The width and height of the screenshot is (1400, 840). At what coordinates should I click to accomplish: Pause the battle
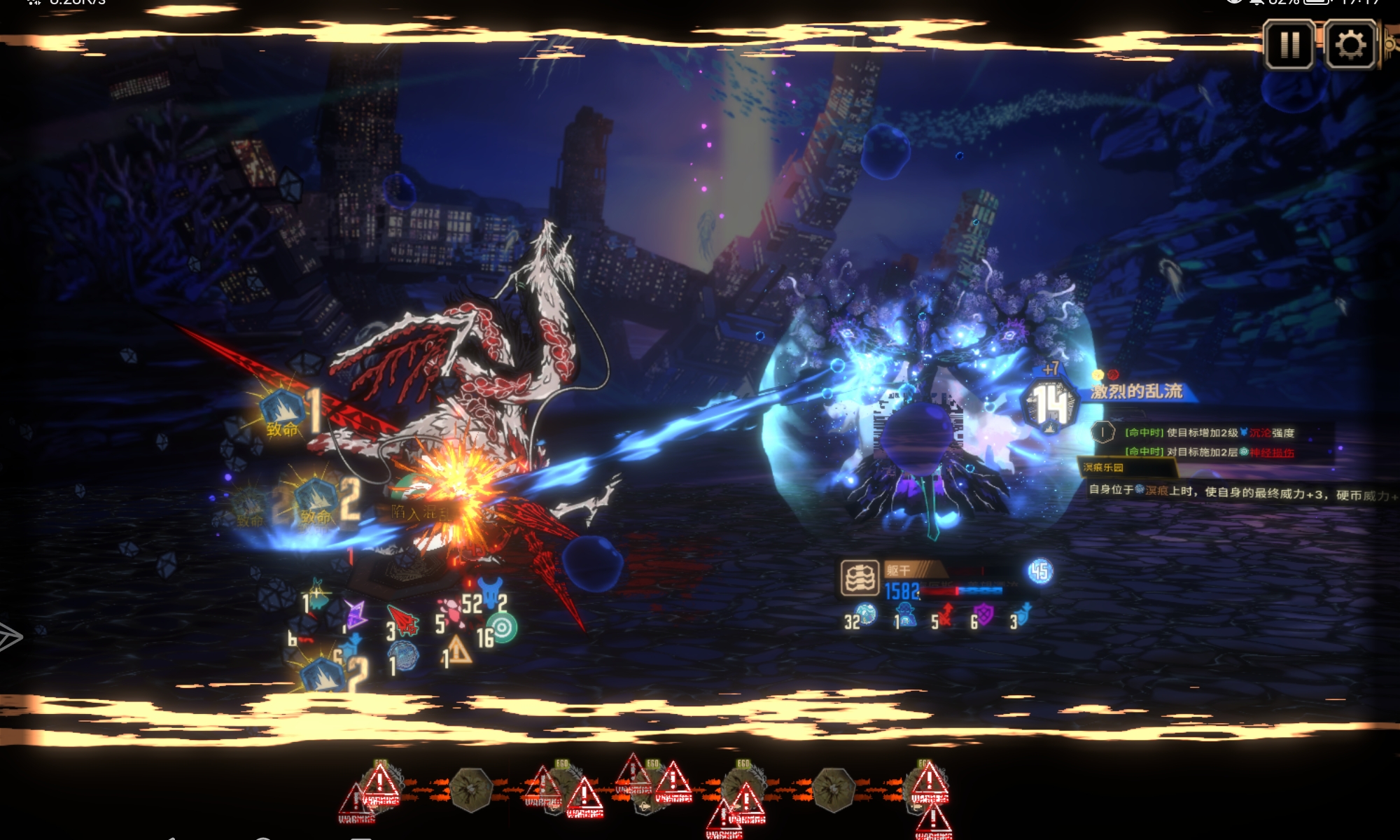coord(1289,45)
